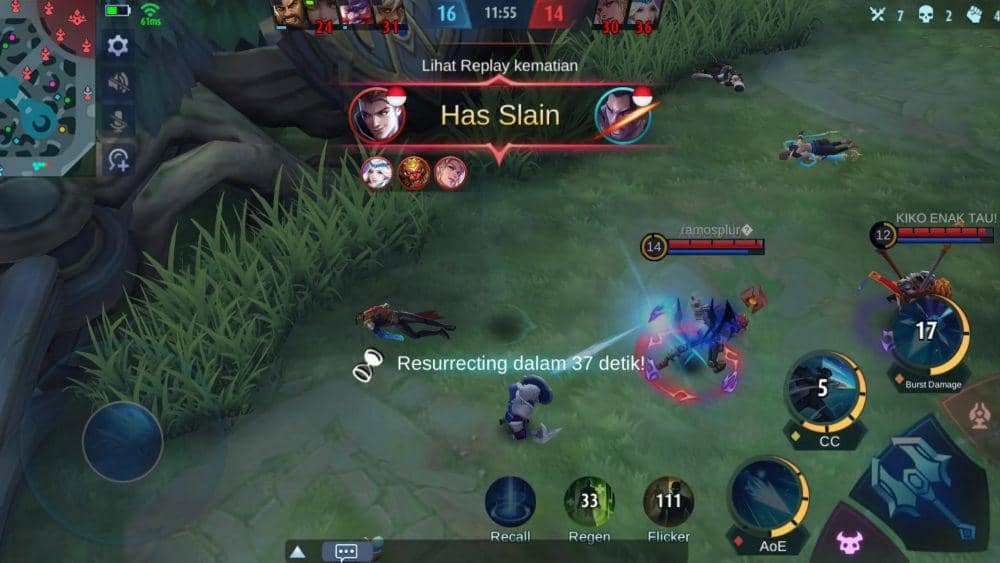This screenshot has width=1000, height=563.
Task: Tap the virtual movement joystick
Action: pyautogui.click(x=122, y=441)
